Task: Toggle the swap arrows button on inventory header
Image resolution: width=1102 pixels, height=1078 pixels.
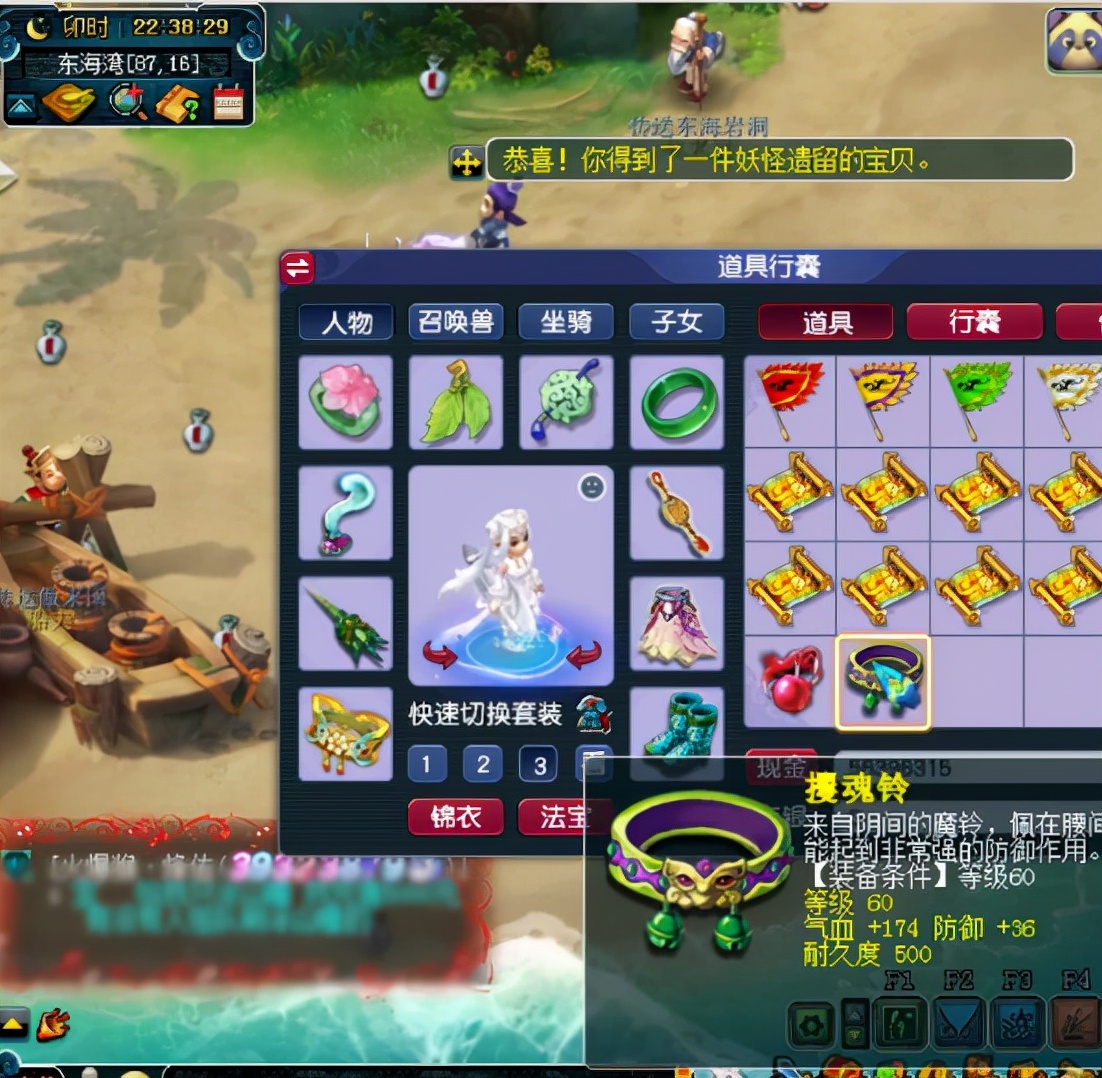Action: (297, 268)
